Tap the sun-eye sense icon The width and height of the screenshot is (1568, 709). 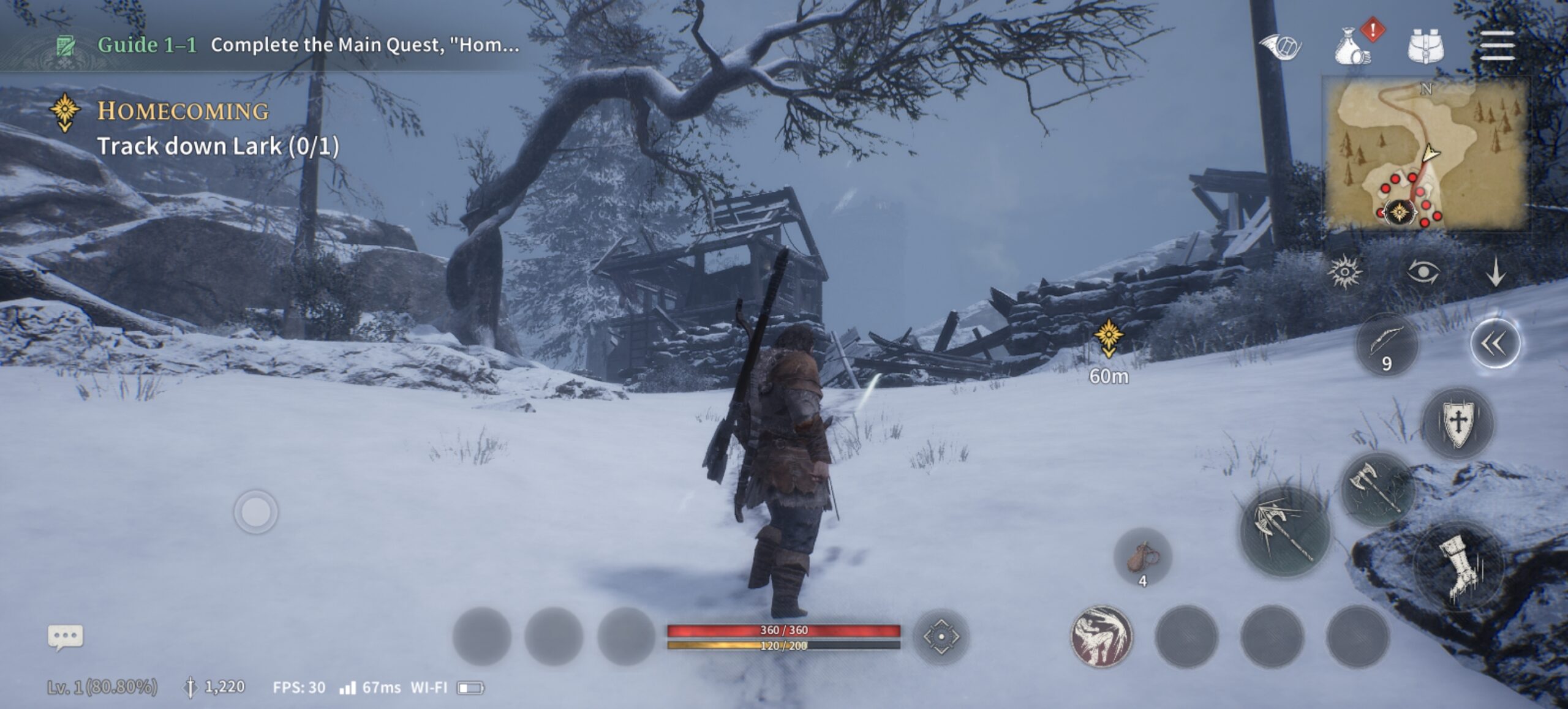(x=1344, y=271)
